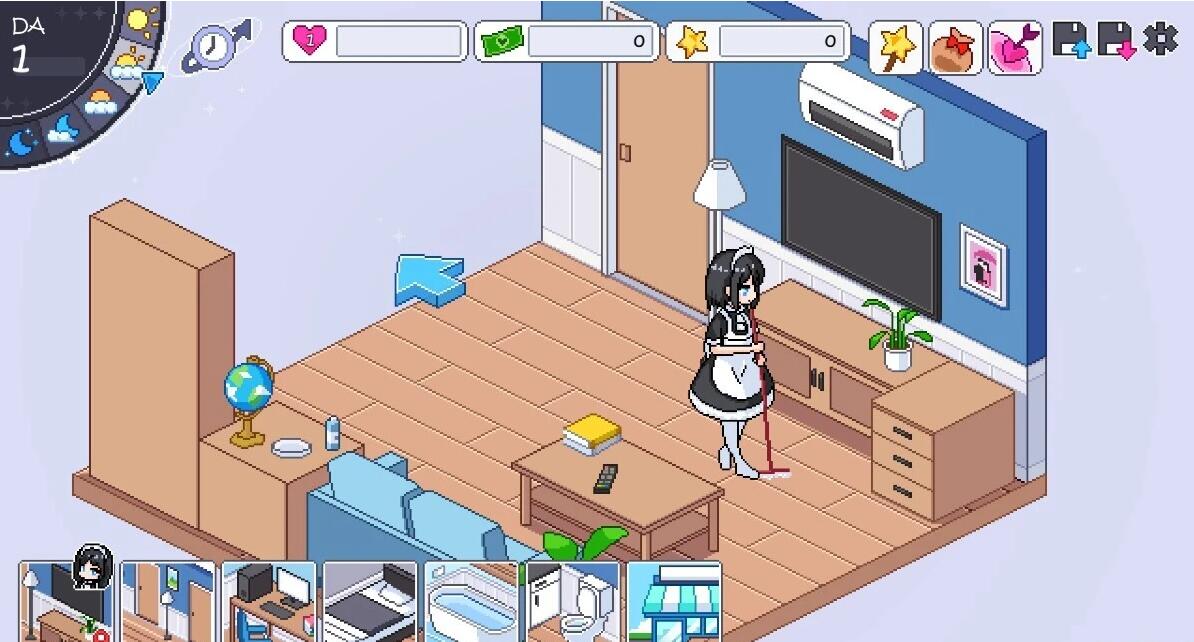Switch to the bathtub room
Image resolution: width=1194 pixels, height=642 pixels.
471,601
